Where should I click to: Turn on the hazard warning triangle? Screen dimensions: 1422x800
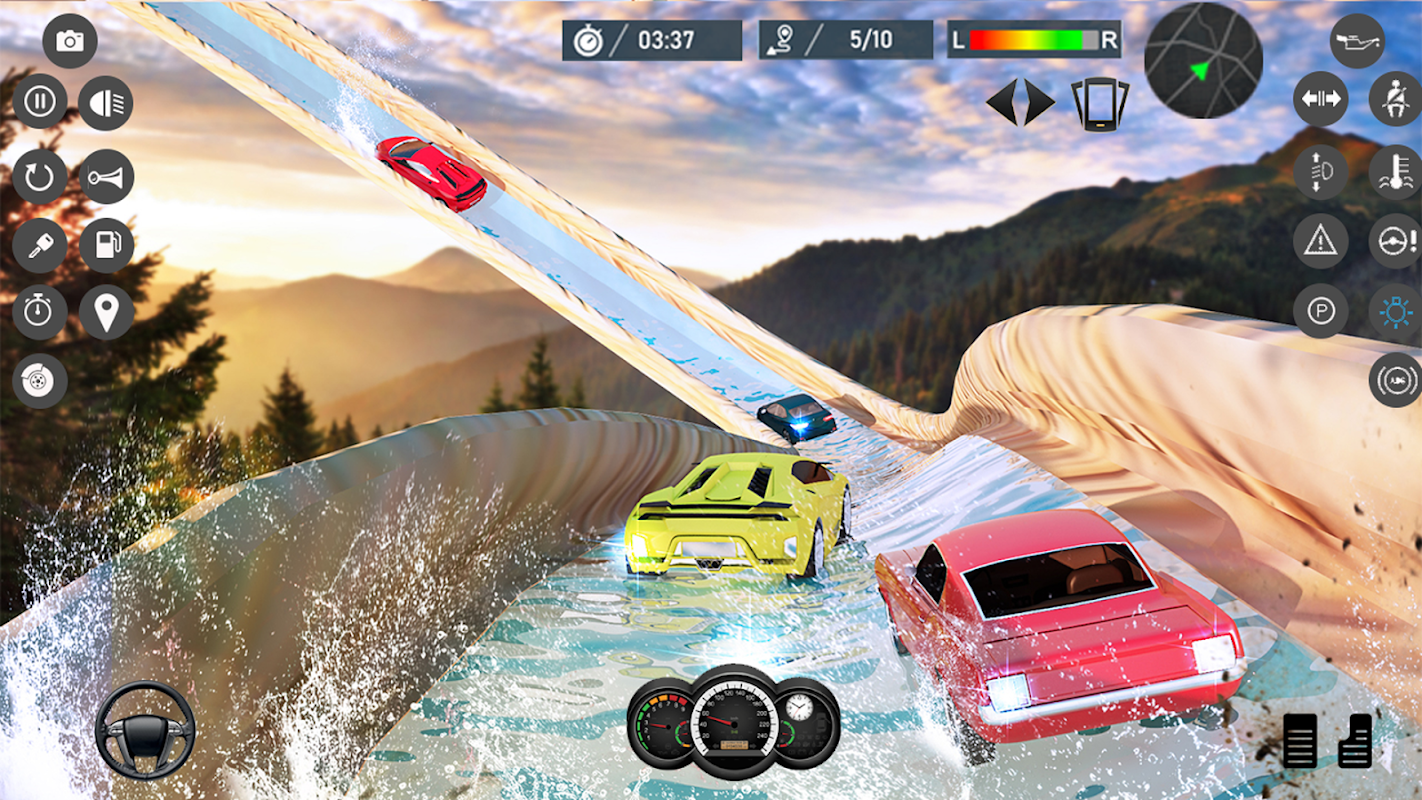pos(1321,240)
